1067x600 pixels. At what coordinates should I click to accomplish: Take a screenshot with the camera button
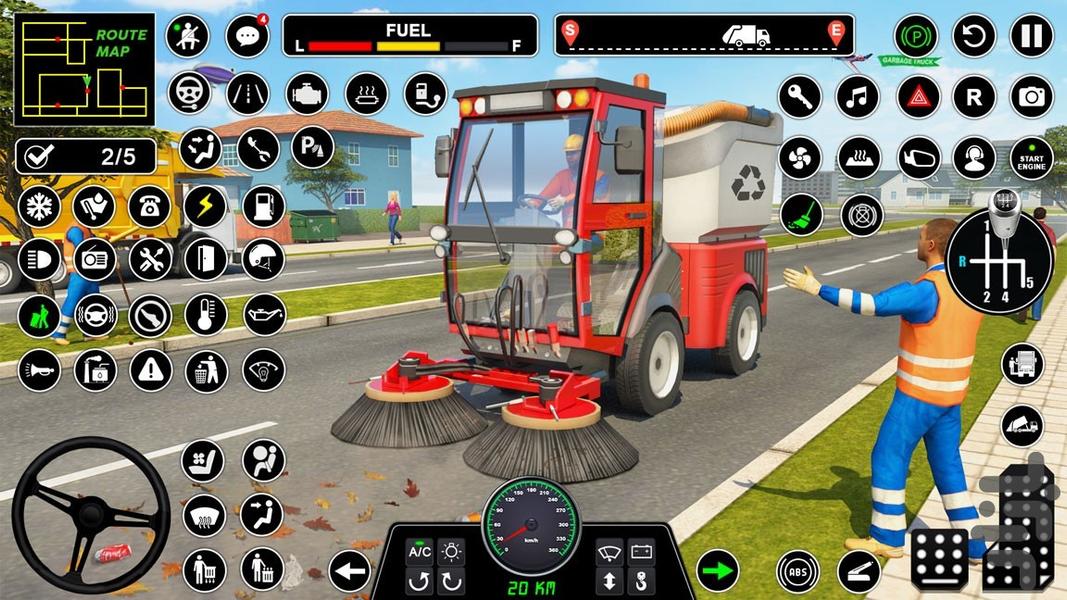tap(1031, 97)
